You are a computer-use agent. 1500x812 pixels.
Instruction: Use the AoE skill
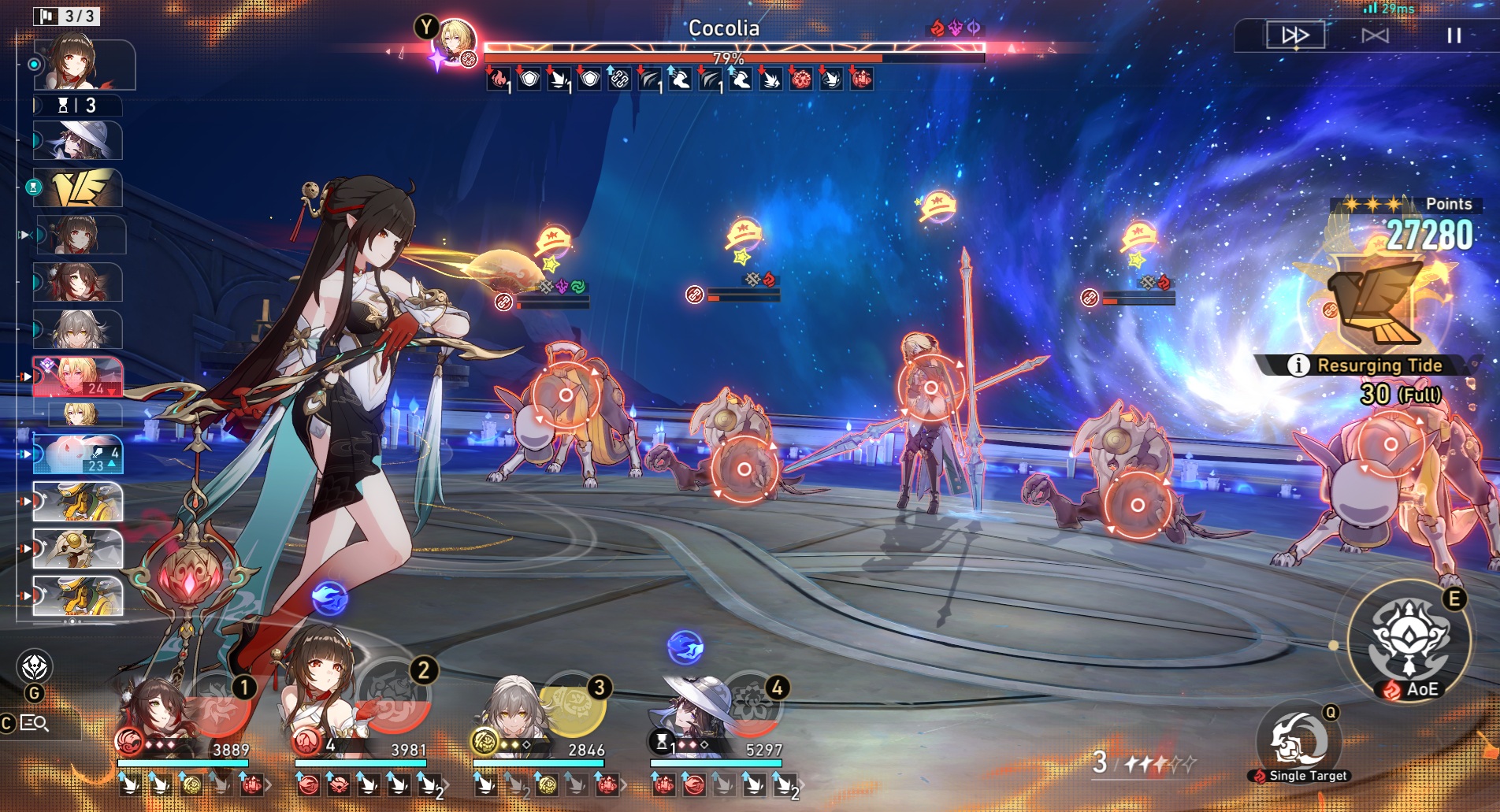pyautogui.click(x=1409, y=642)
